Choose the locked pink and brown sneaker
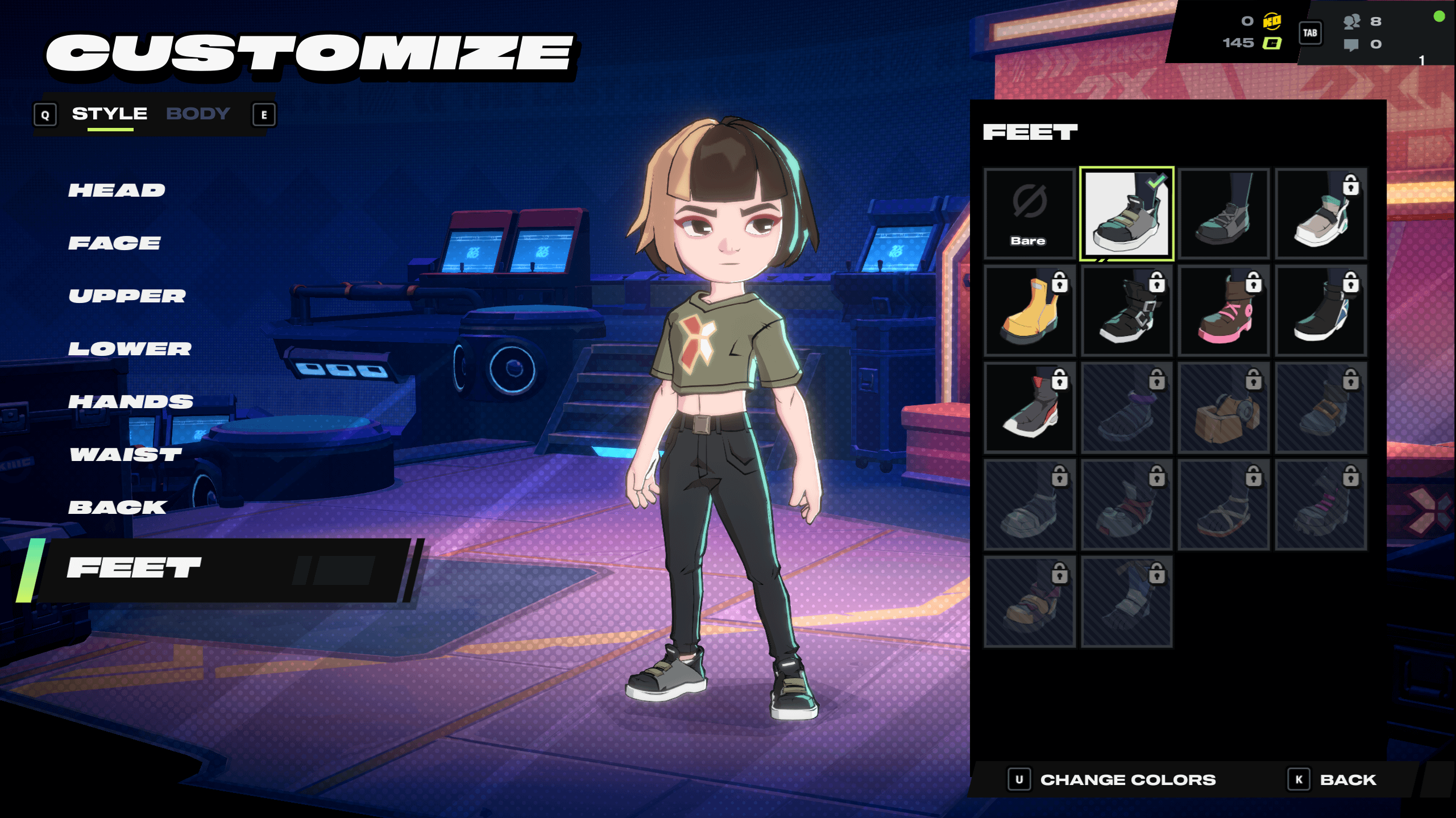The image size is (1456, 818). (x=1223, y=311)
